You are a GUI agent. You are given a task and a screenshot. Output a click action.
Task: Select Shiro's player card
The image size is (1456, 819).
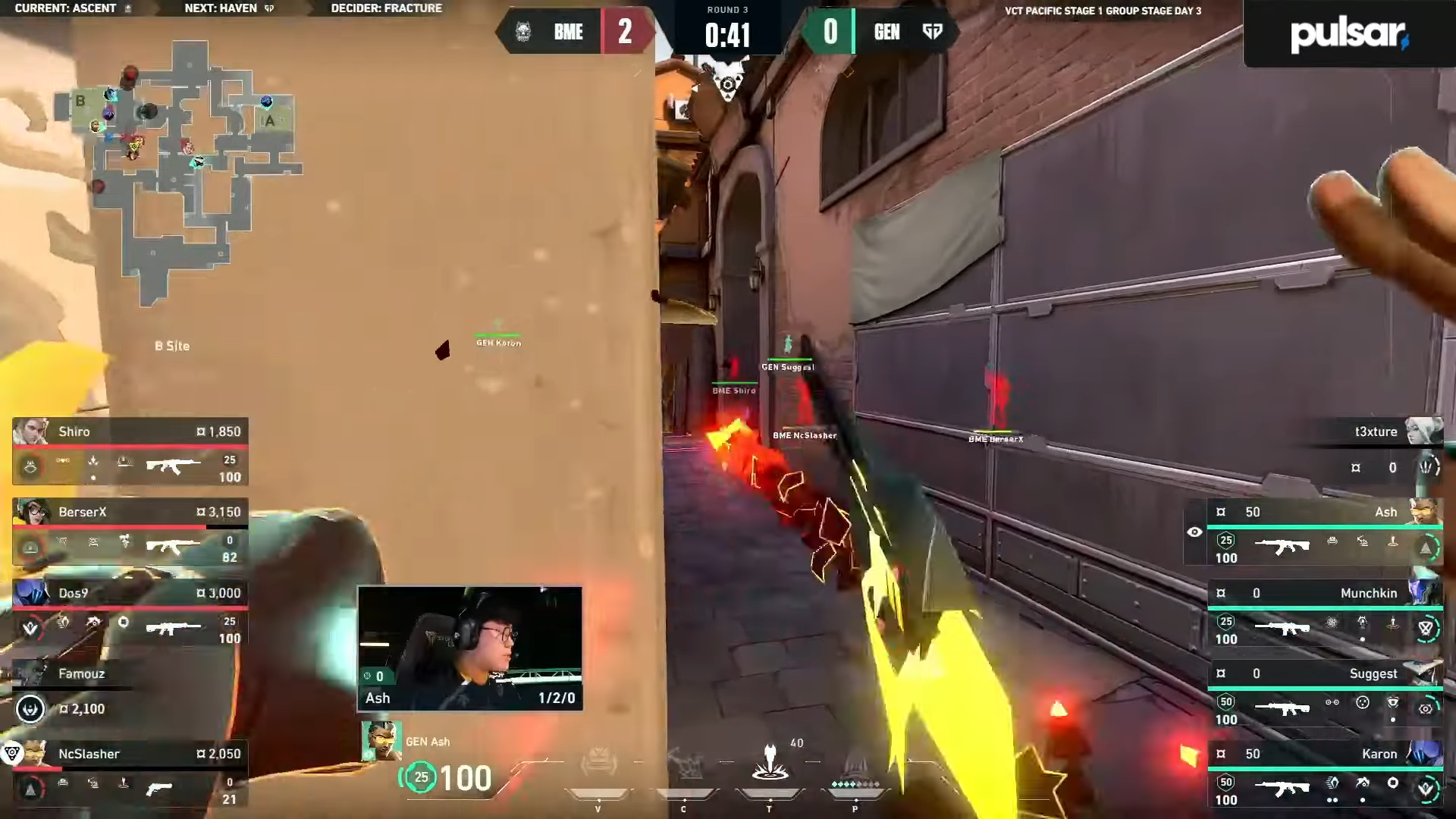130,452
